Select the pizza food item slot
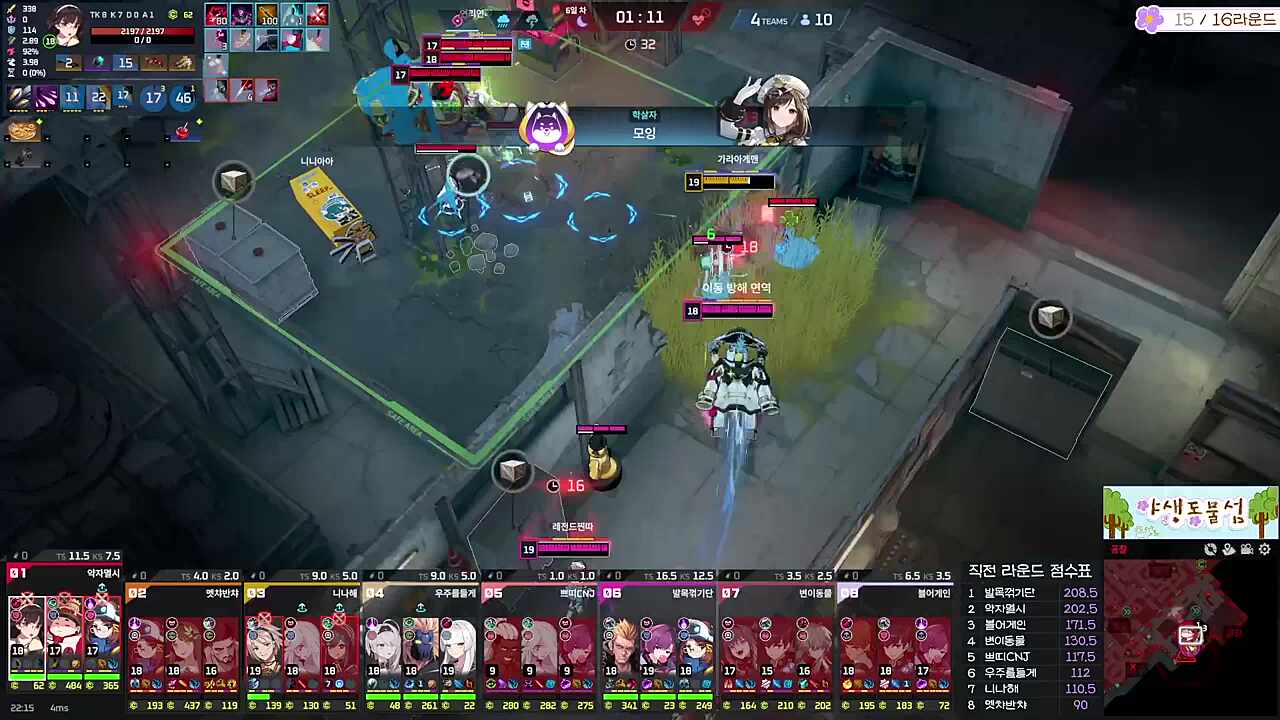This screenshot has width=1280, height=720. 22,130
